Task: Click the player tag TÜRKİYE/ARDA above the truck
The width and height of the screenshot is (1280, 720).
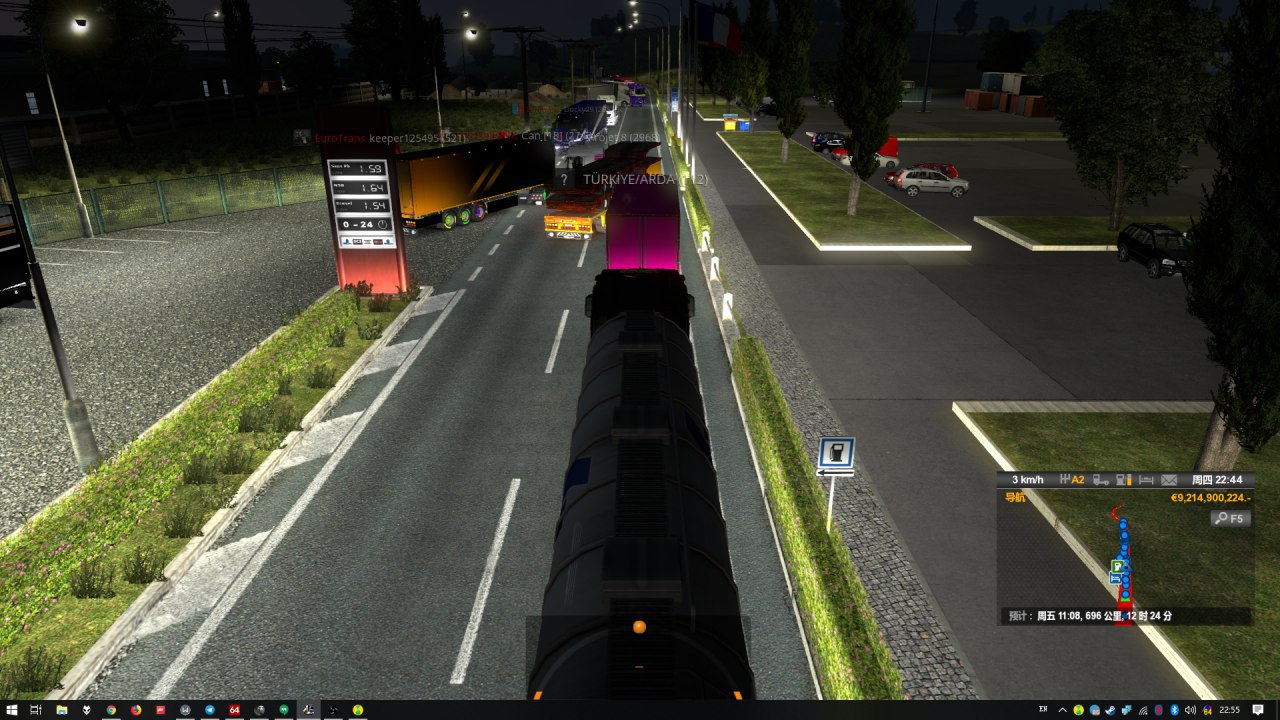Action: (630, 179)
